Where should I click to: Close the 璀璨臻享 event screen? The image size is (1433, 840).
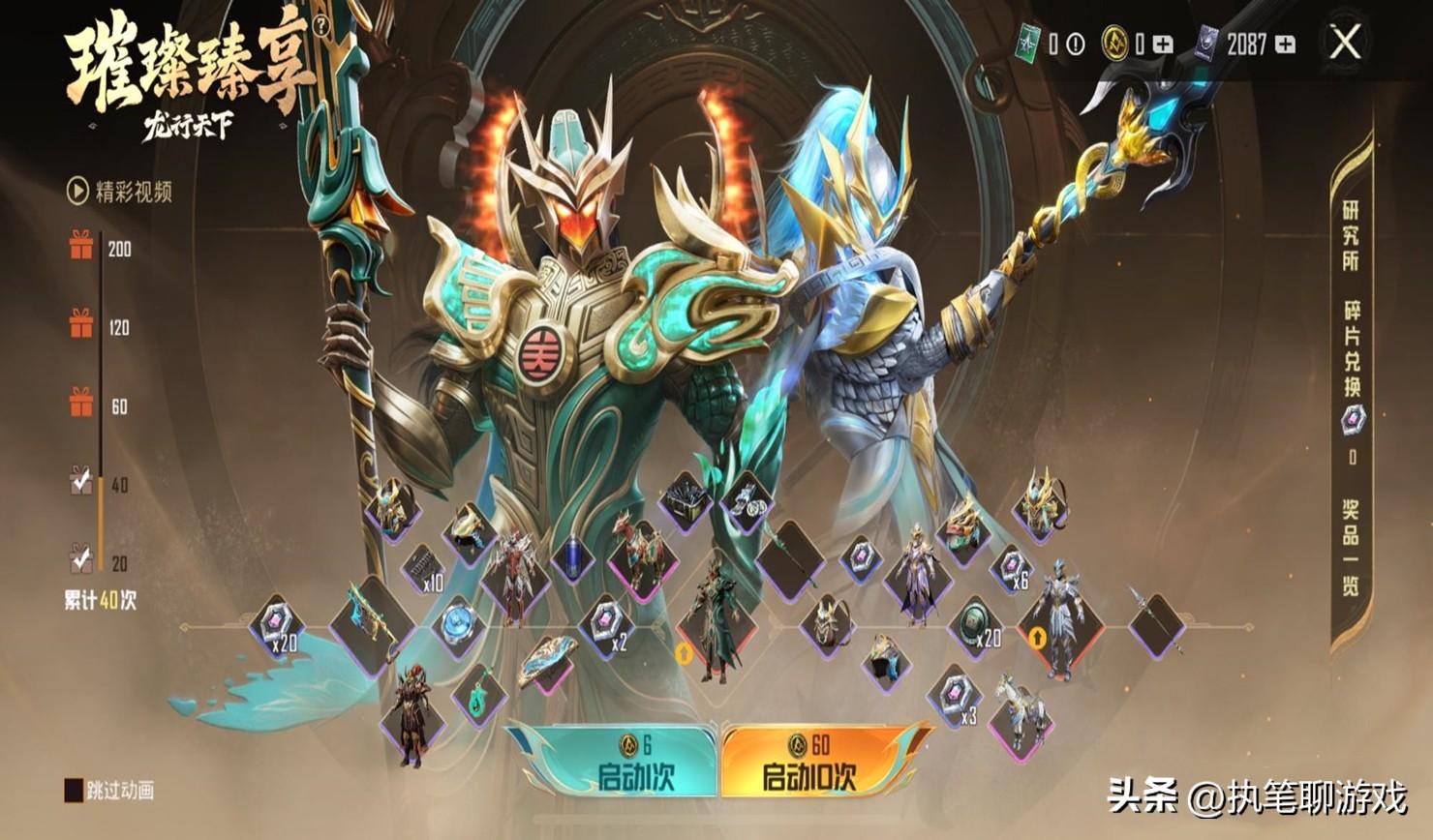click(1345, 43)
